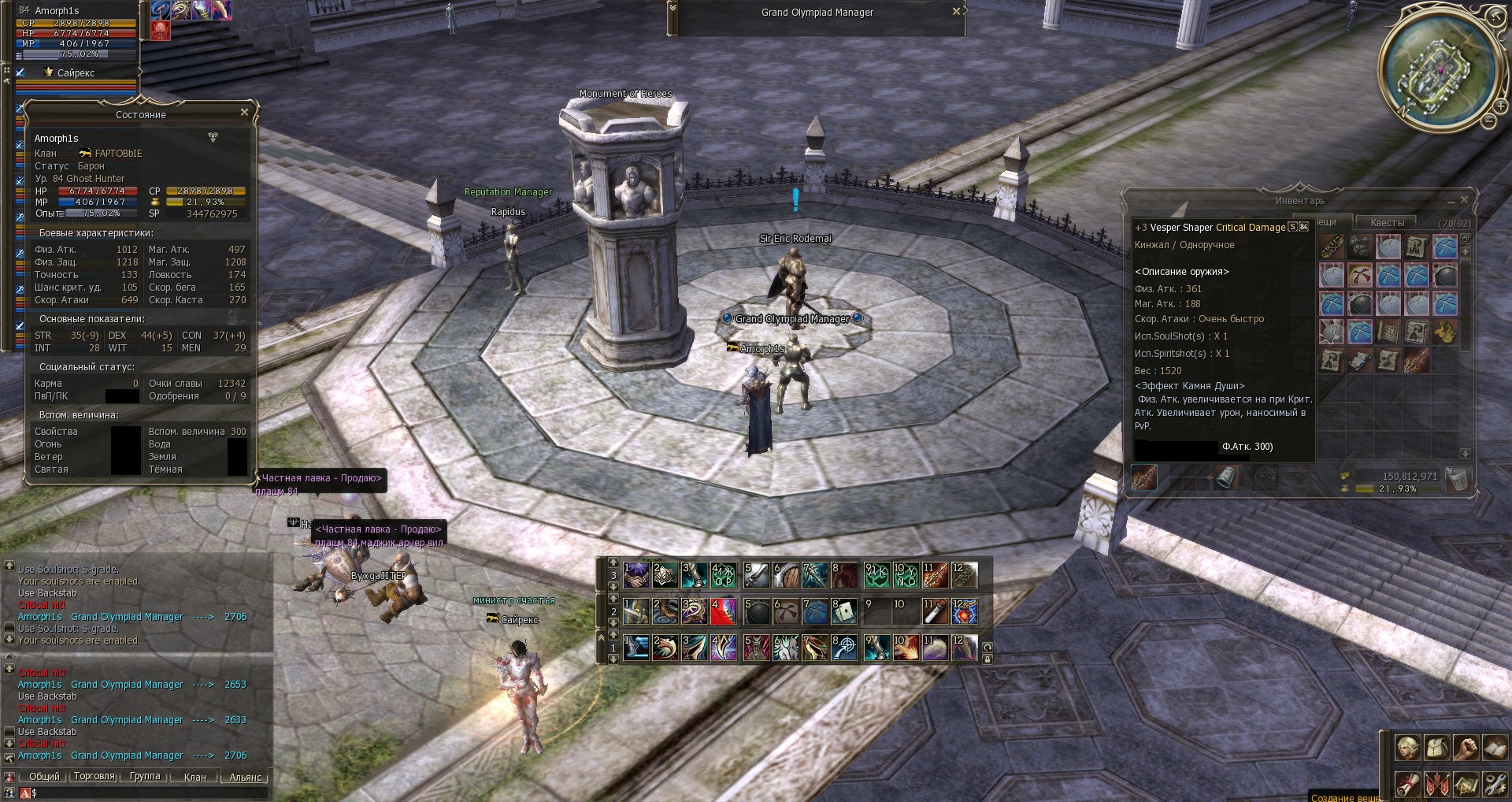
Task: Toggle the hotbar lock padlock button
Action: pyautogui.click(x=987, y=659)
